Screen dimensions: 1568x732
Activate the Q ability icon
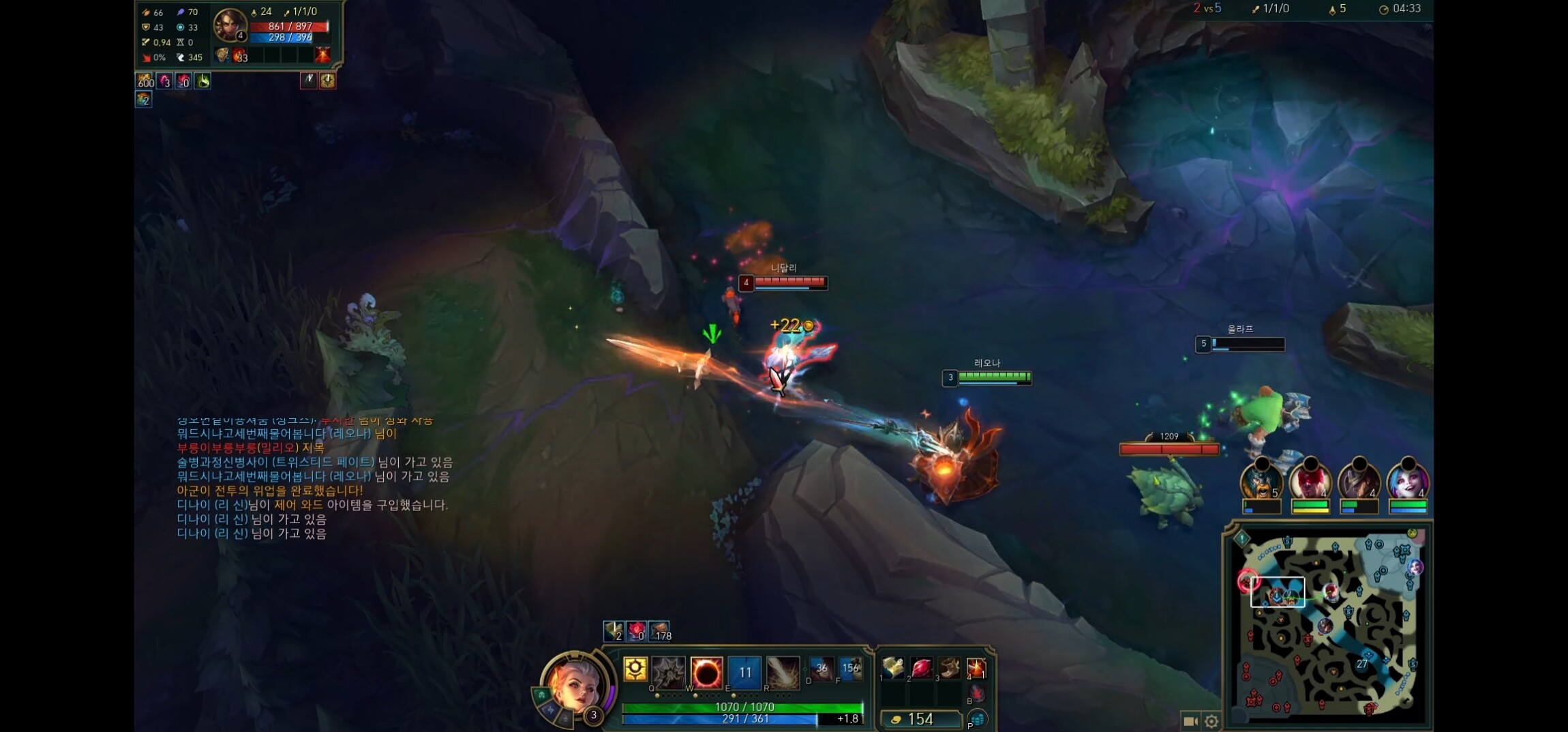tap(667, 673)
